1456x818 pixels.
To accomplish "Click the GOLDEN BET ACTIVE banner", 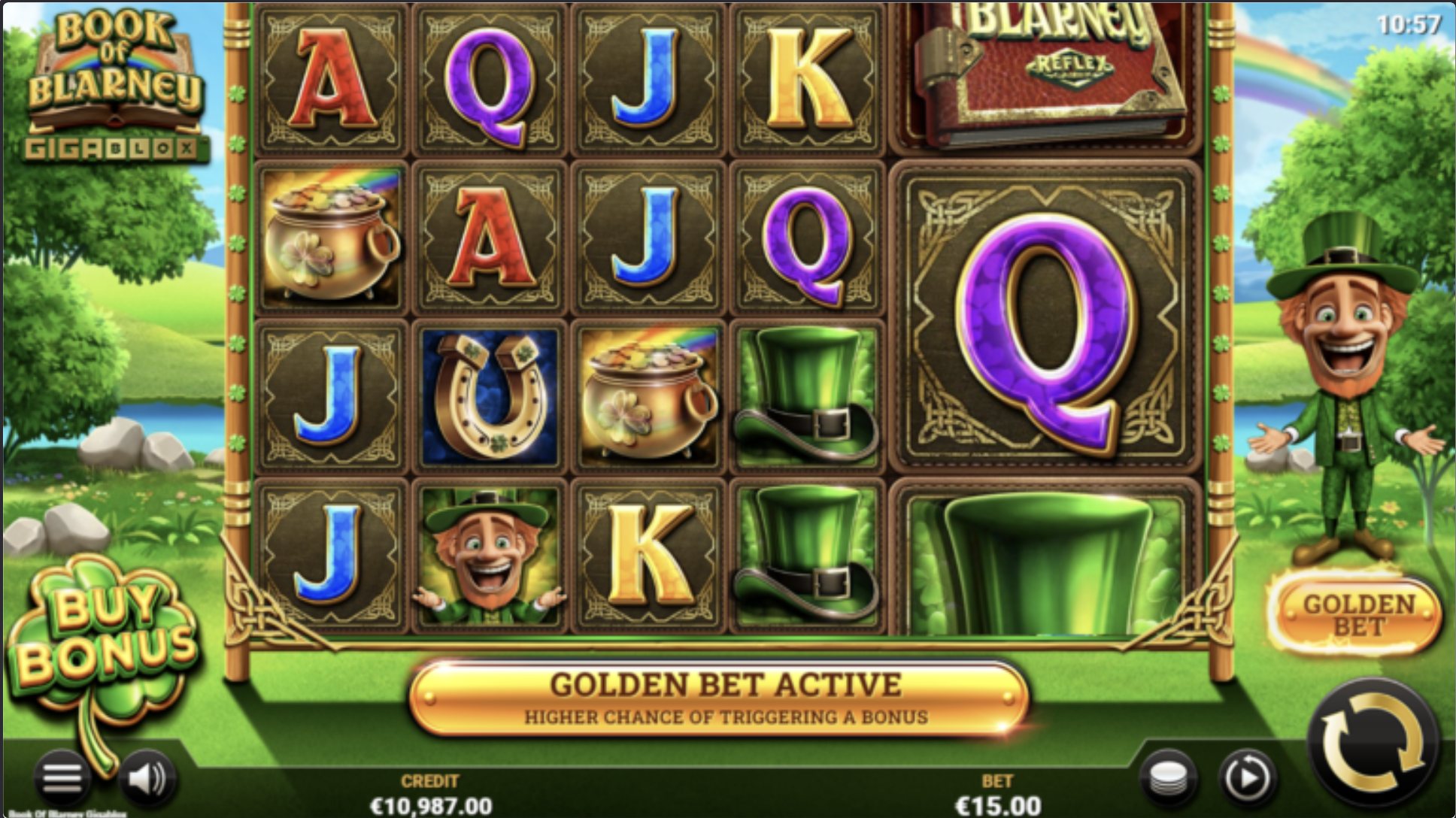I will click(x=726, y=695).
